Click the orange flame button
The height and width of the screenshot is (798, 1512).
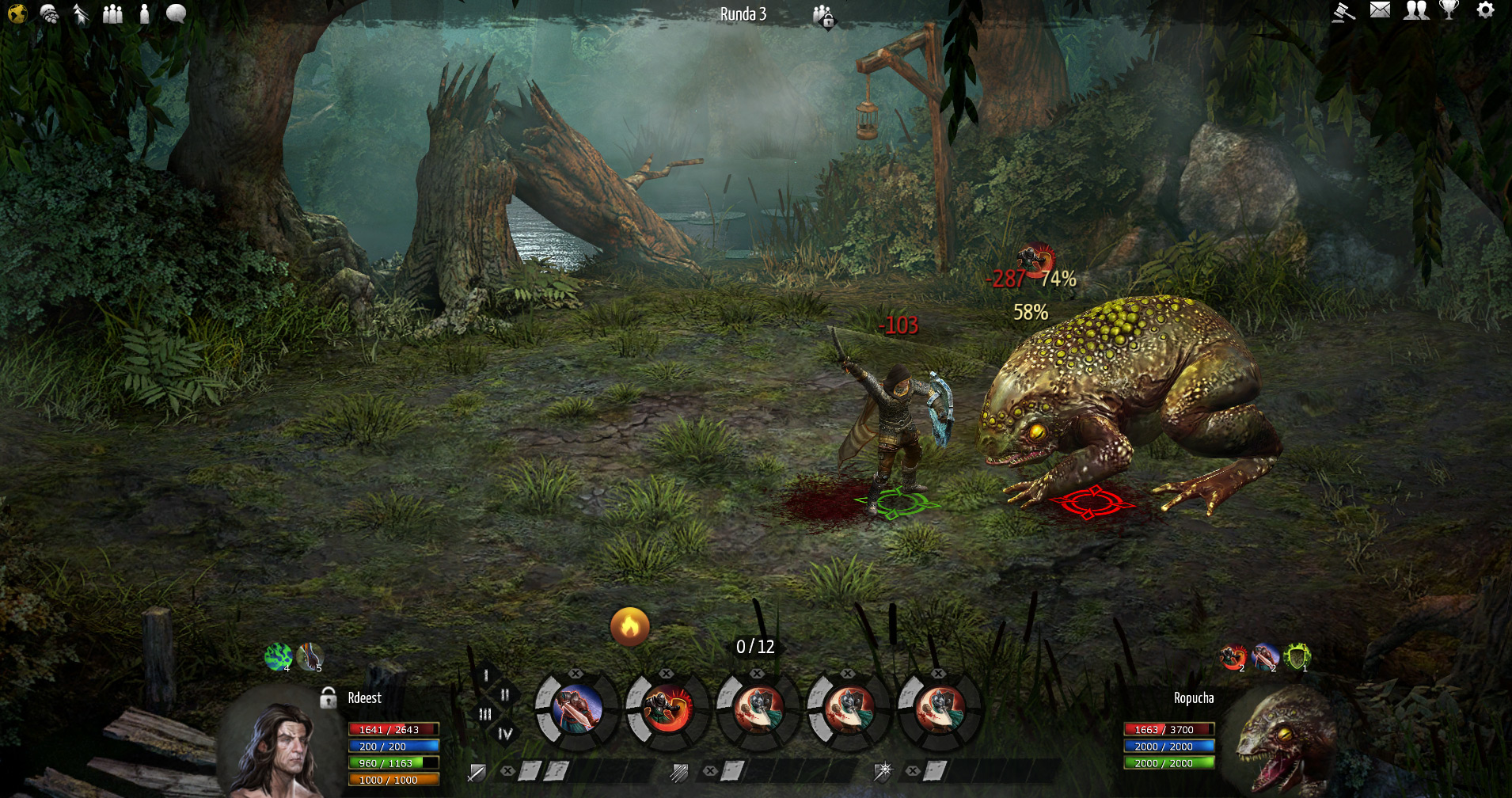click(x=629, y=627)
